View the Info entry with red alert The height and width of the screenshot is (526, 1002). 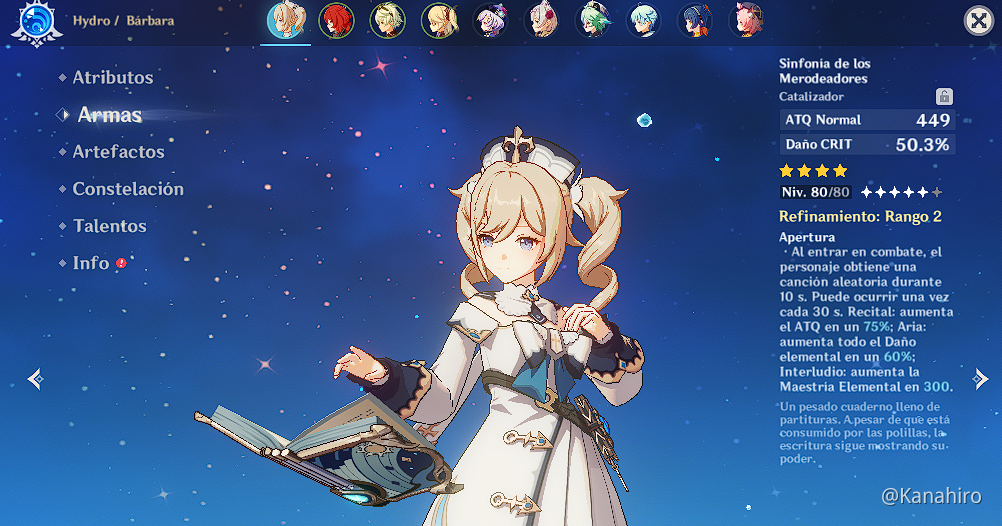91,263
